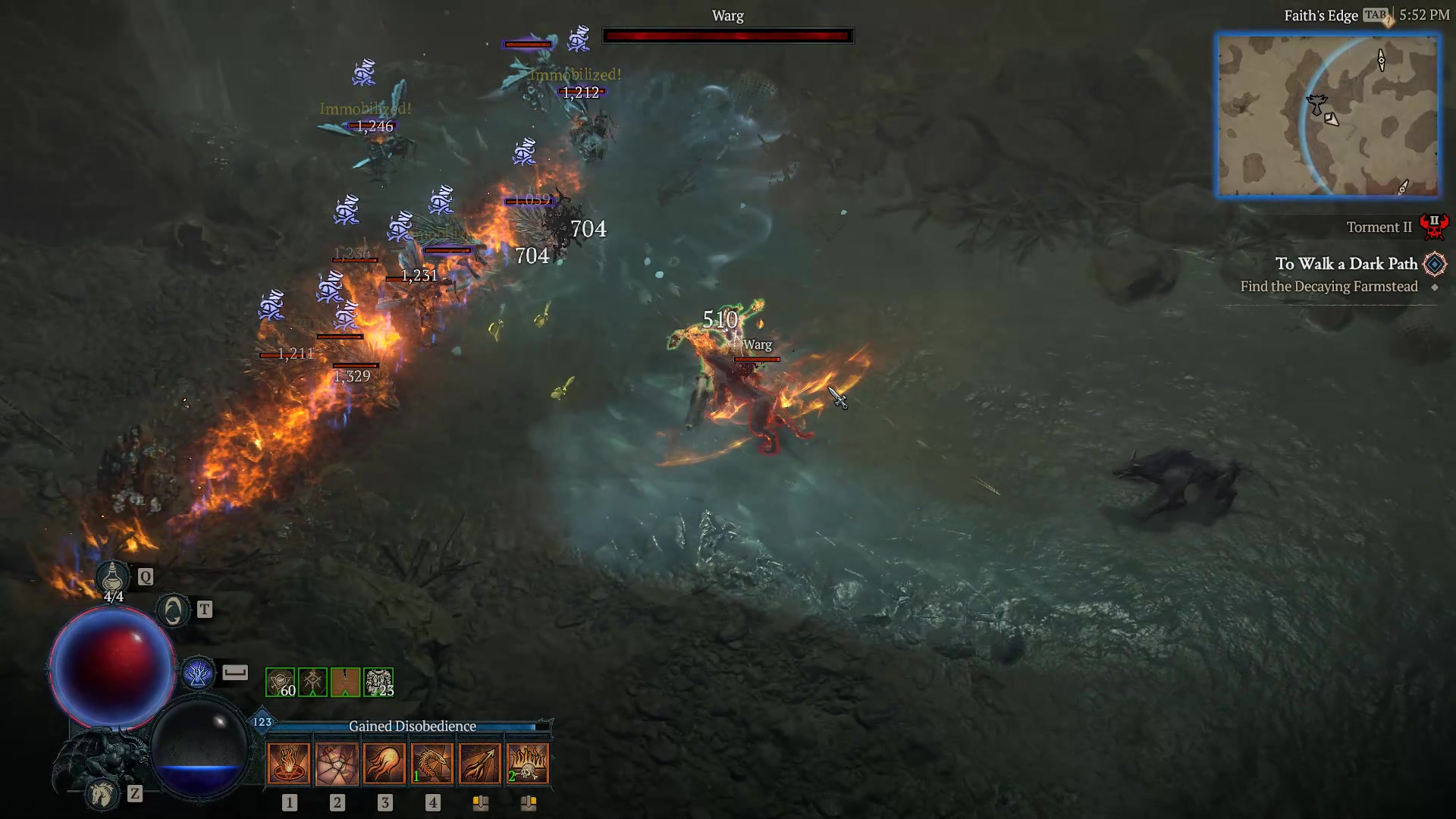1456x819 pixels.
Task: Click the green-bordered buff icon showing 60
Action: 280,681
